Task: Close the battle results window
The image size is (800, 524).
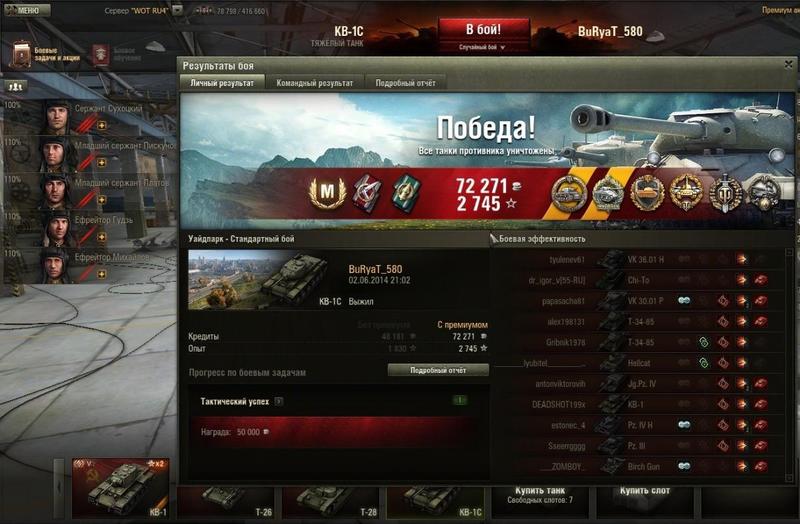Action: [x=788, y=65]
